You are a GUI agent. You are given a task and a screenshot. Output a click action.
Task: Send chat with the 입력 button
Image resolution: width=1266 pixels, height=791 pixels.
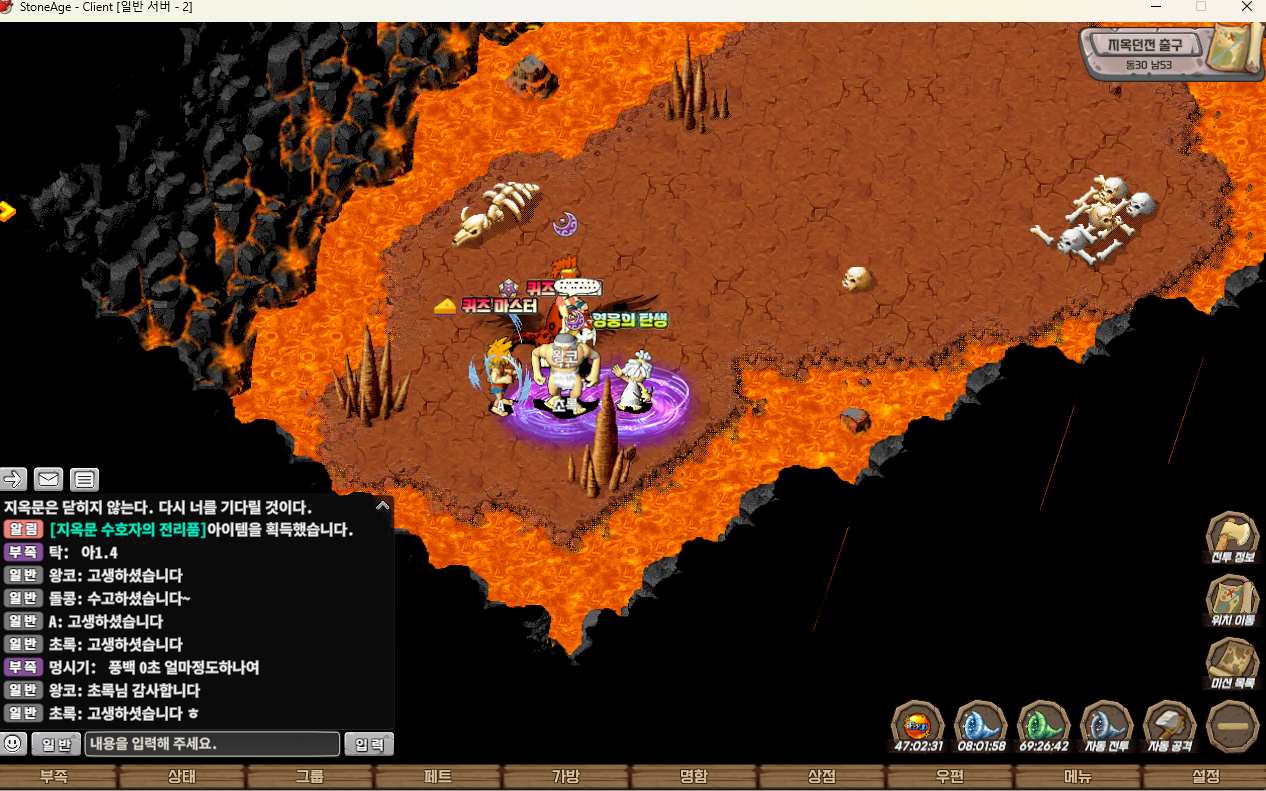click(x=369, y=744)
